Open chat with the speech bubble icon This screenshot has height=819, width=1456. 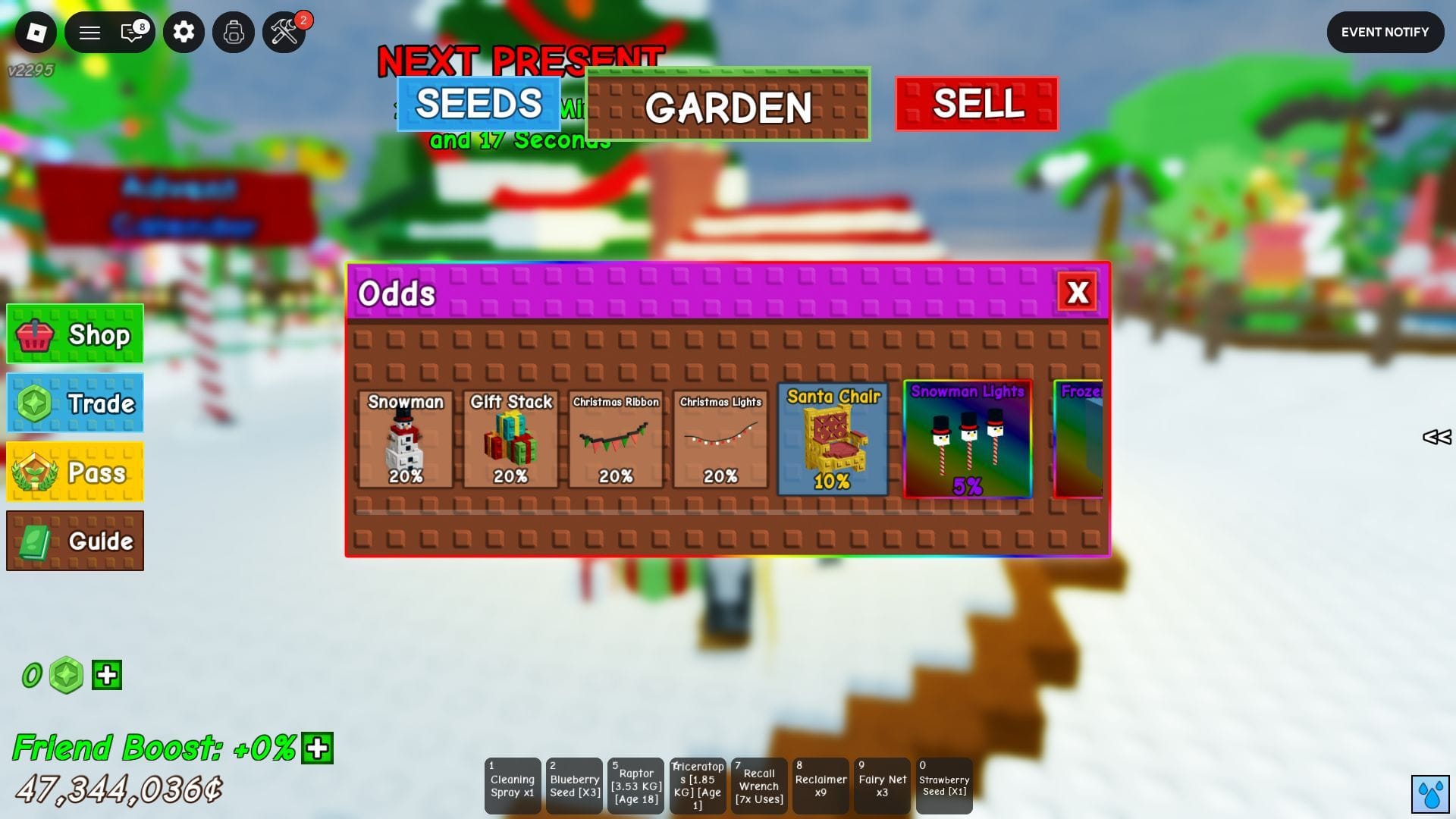[x=131, y=32]
